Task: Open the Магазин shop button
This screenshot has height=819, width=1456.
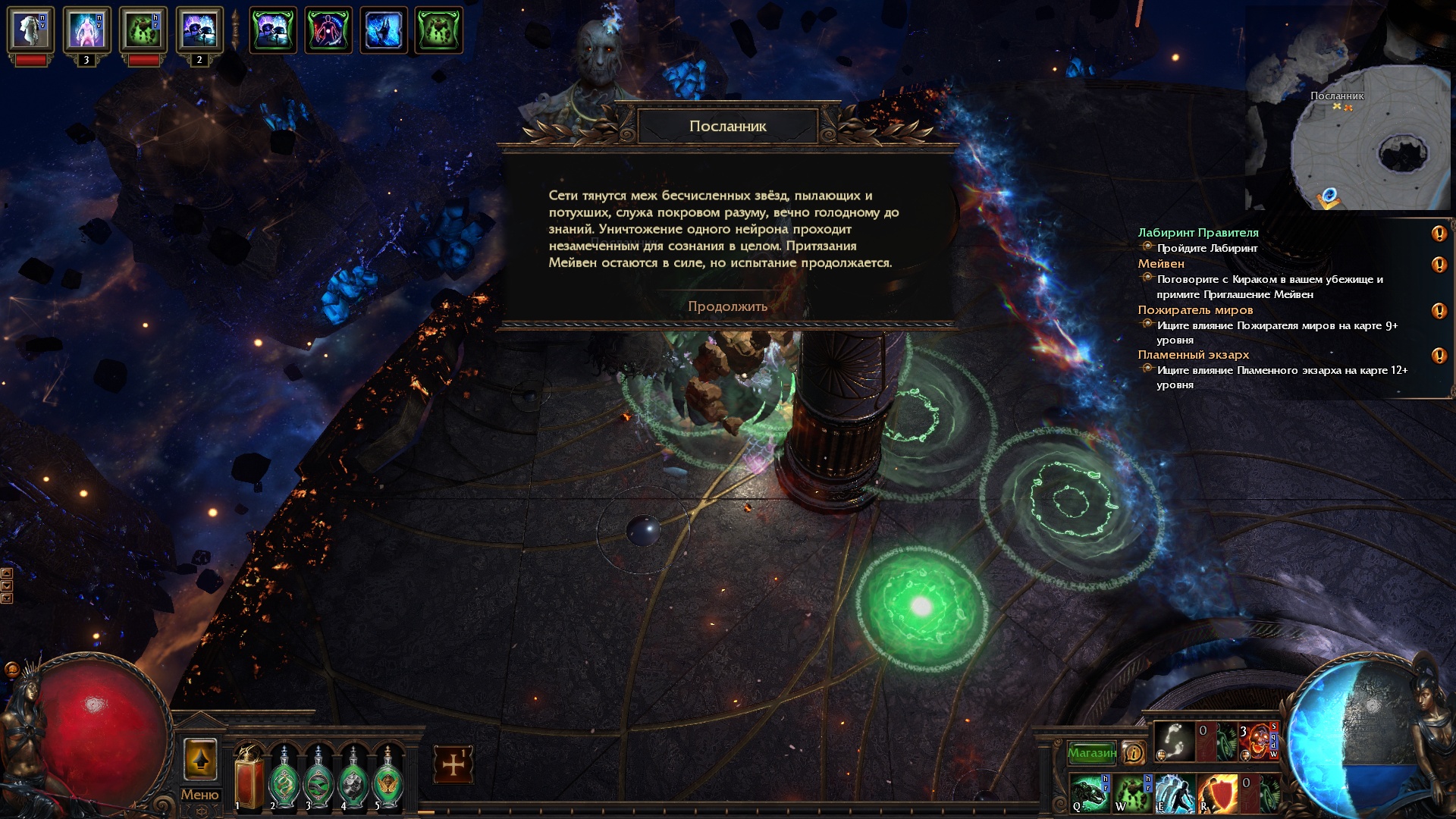Action: (1091, 753)
